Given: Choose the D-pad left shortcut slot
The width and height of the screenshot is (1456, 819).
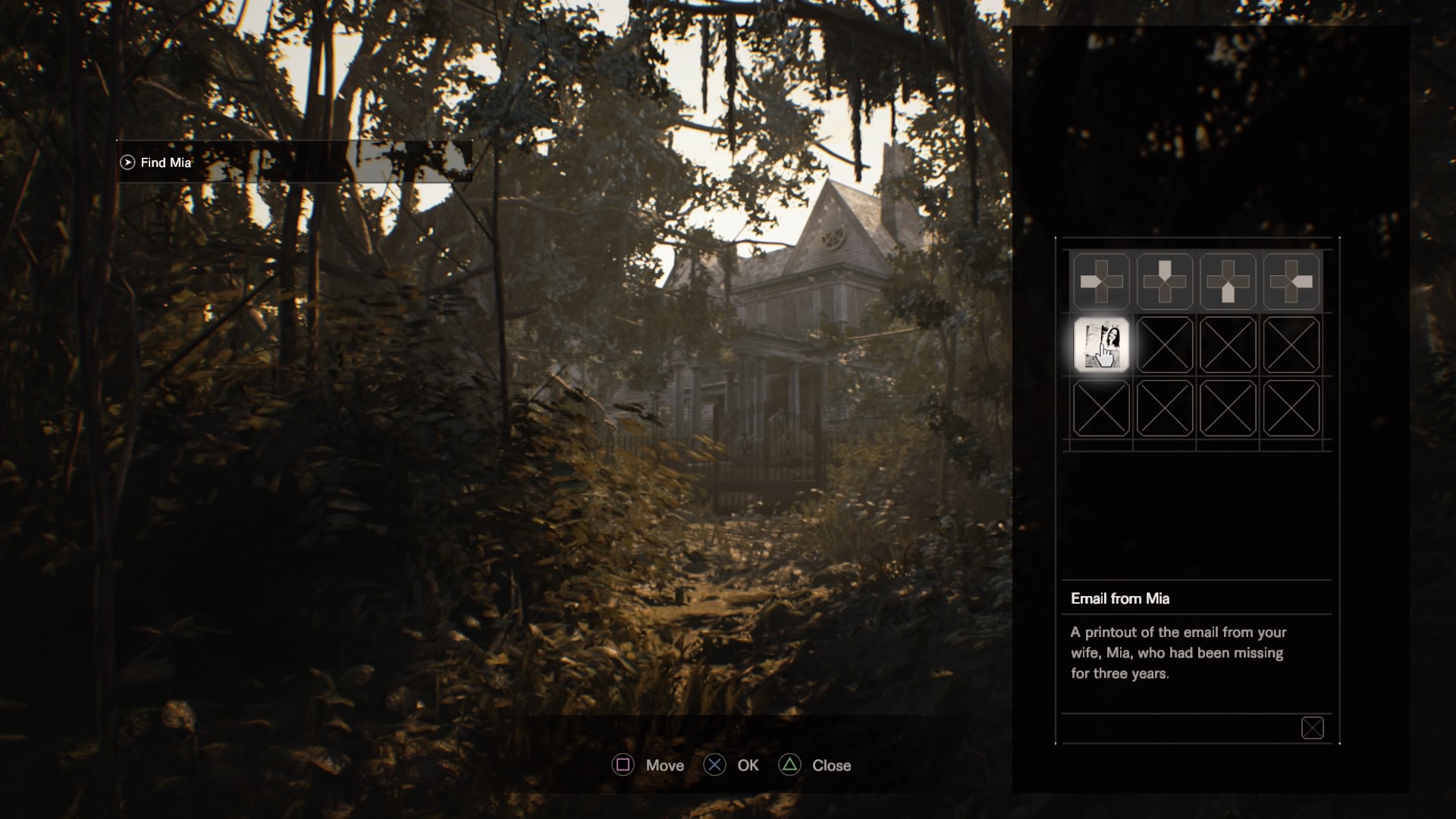Looking at the screenshot, I should pyautogui.click(x=1101, y=281).
